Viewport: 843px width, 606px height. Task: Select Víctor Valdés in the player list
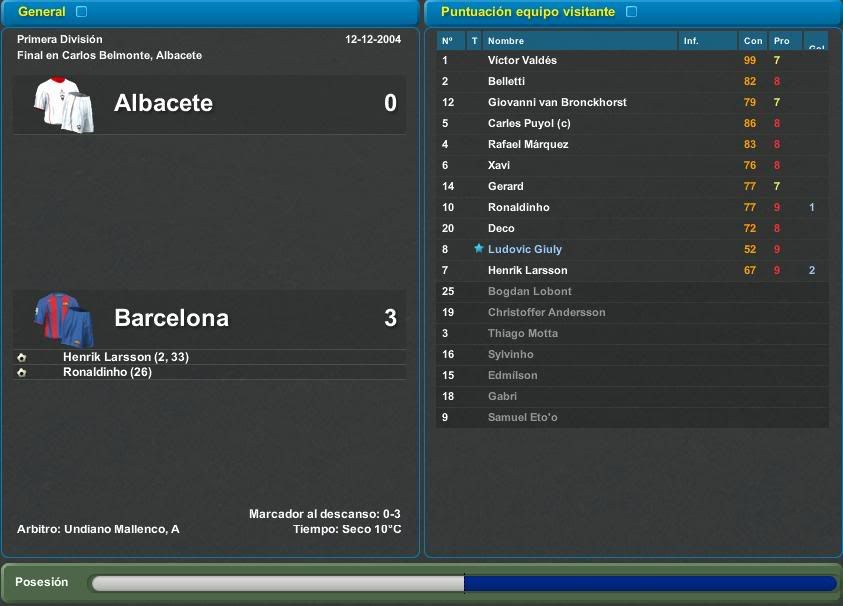click(522, 61)
